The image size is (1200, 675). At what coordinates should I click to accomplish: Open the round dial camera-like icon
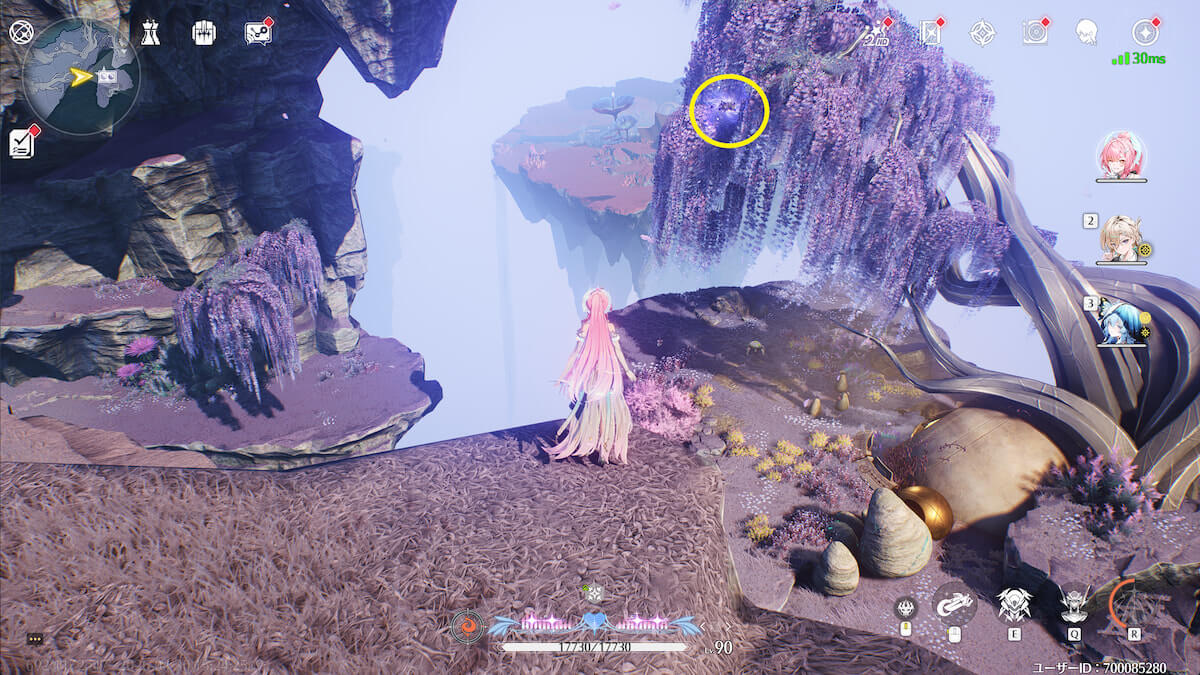[x=1035, y=33]
